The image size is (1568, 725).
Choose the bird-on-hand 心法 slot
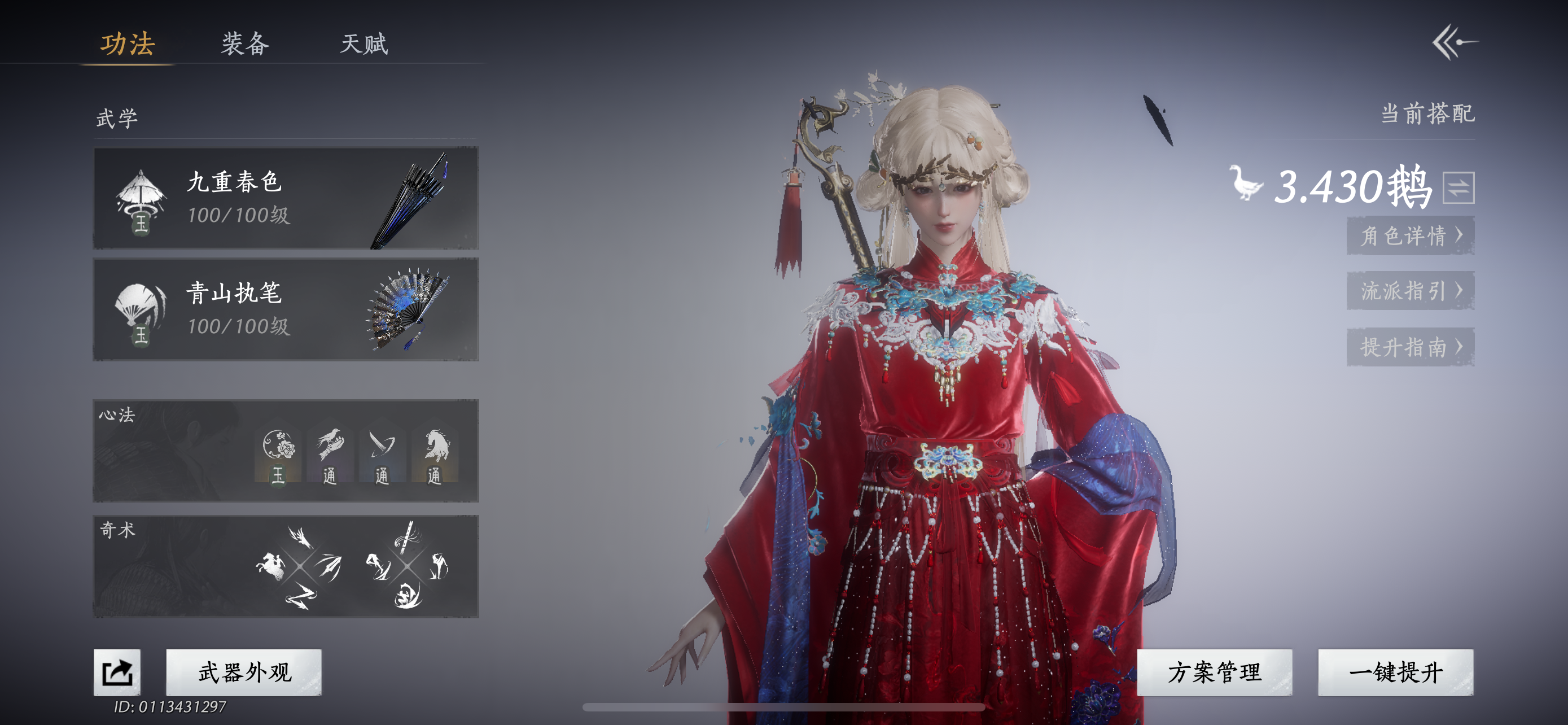click(x=330, y=457)
